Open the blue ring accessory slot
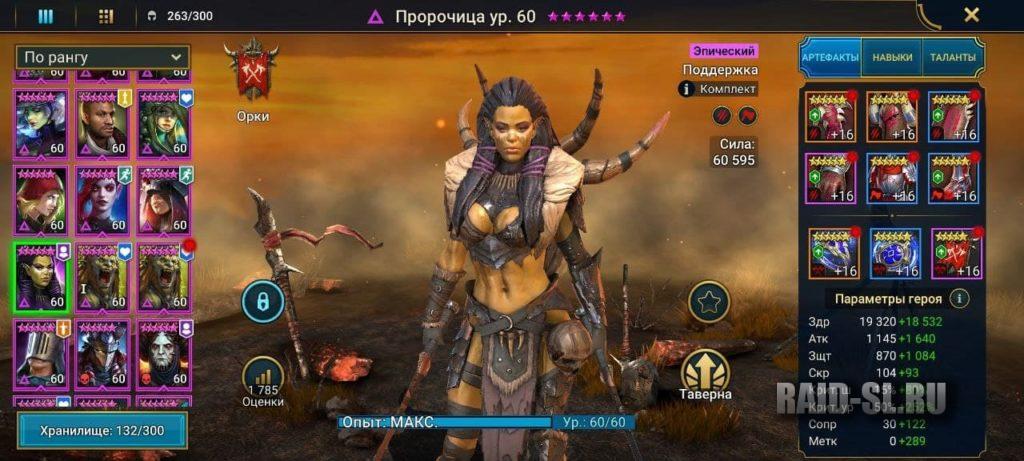1024x461 pixels. [x=895, y=254]
